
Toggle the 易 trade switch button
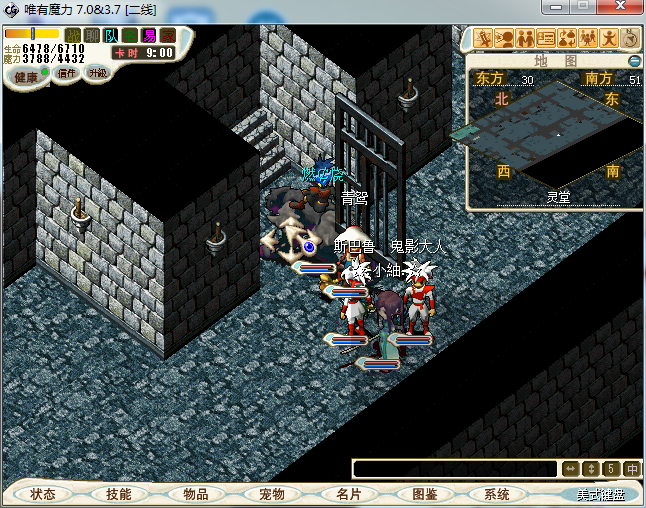pyautogui.click(x=149, y=36)
